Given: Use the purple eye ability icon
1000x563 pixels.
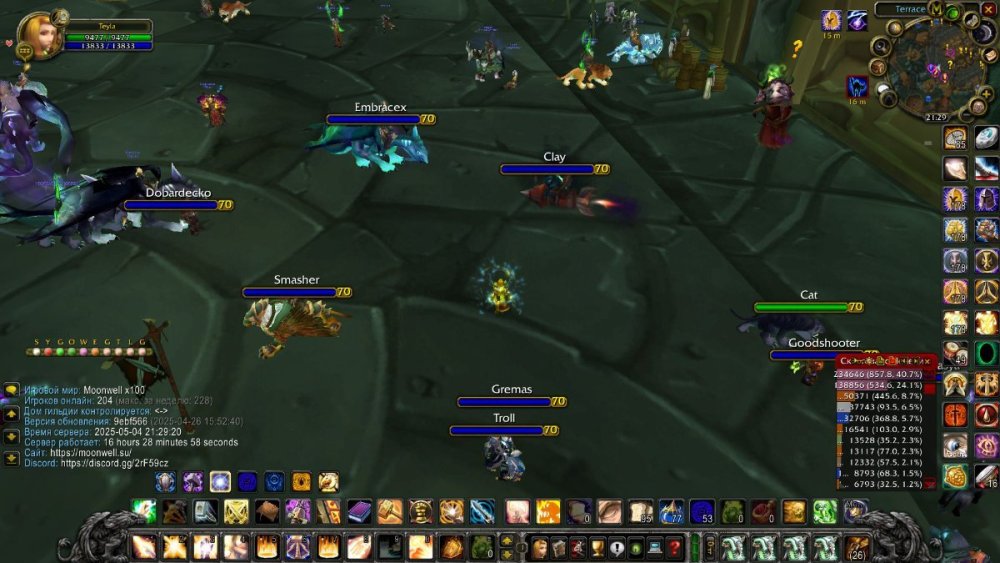Looking at the screenshot, I should click(x=986, y=445).
